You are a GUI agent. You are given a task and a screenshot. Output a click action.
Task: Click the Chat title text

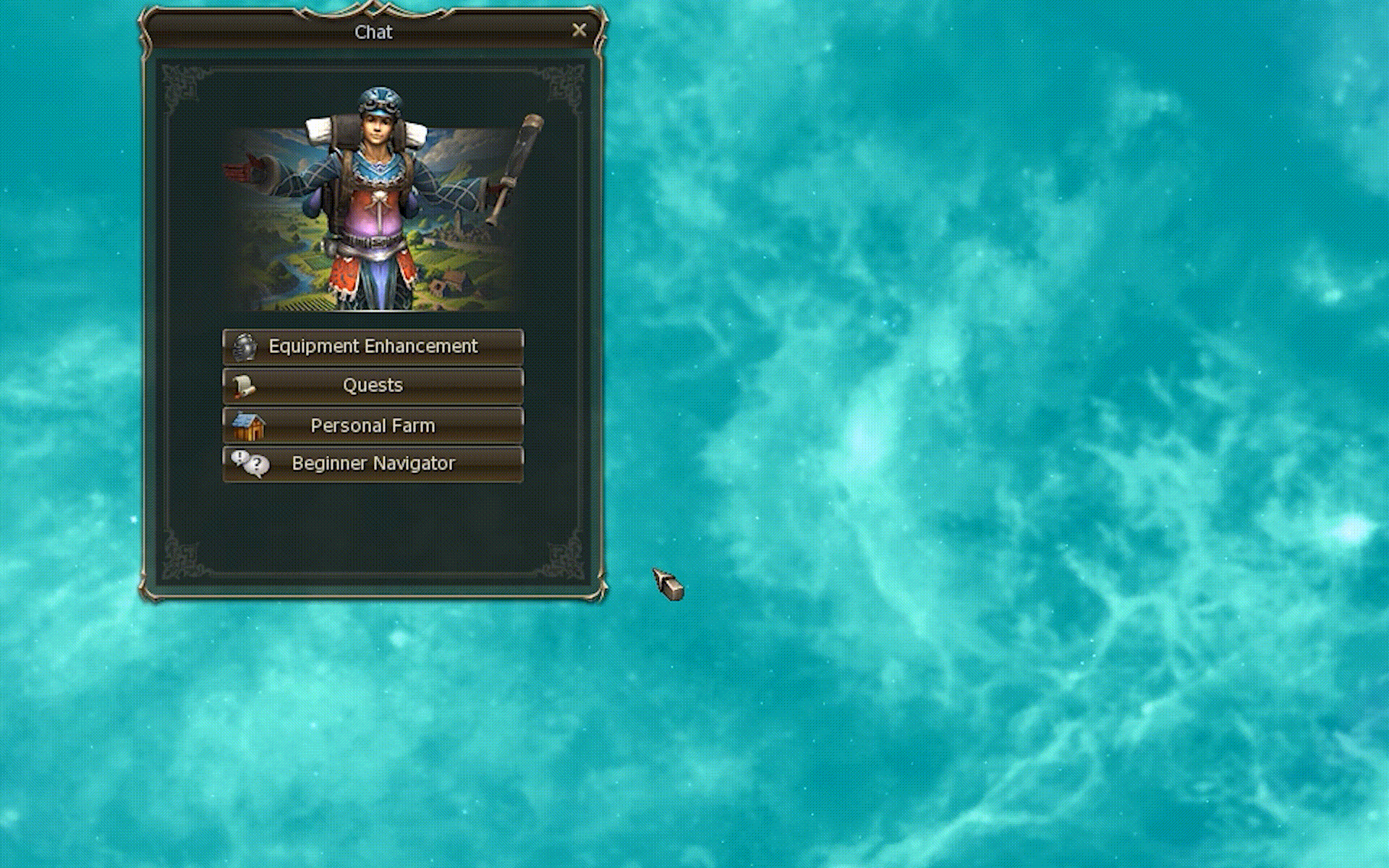pos(373,32)
